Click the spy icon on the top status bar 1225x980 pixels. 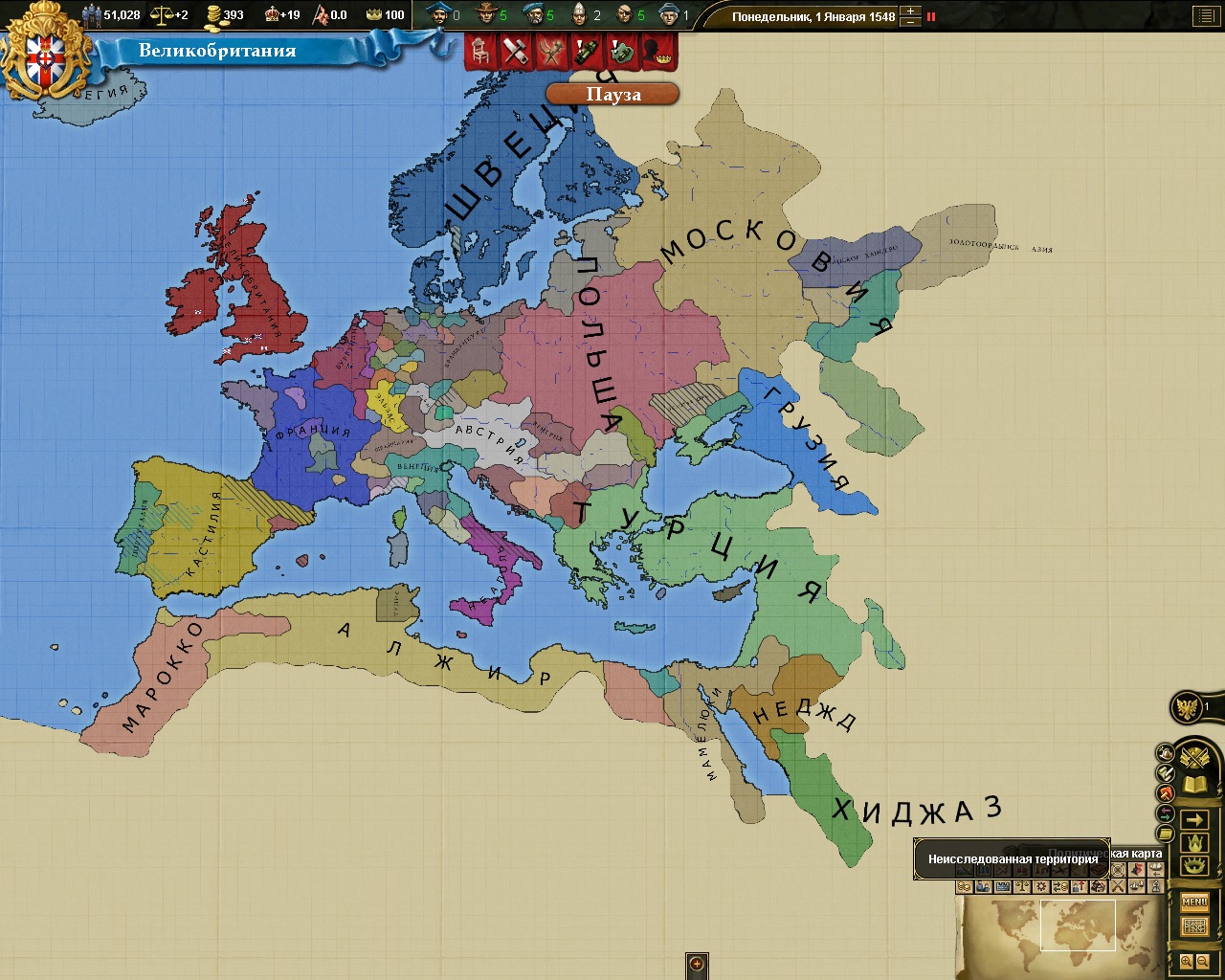point(623,14)
